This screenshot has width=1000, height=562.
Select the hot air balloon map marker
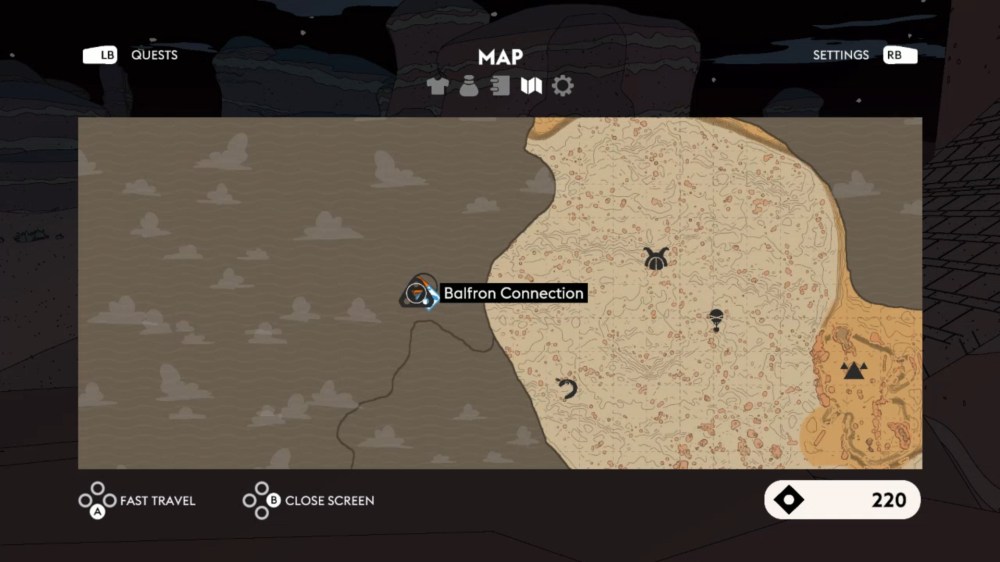715,320
